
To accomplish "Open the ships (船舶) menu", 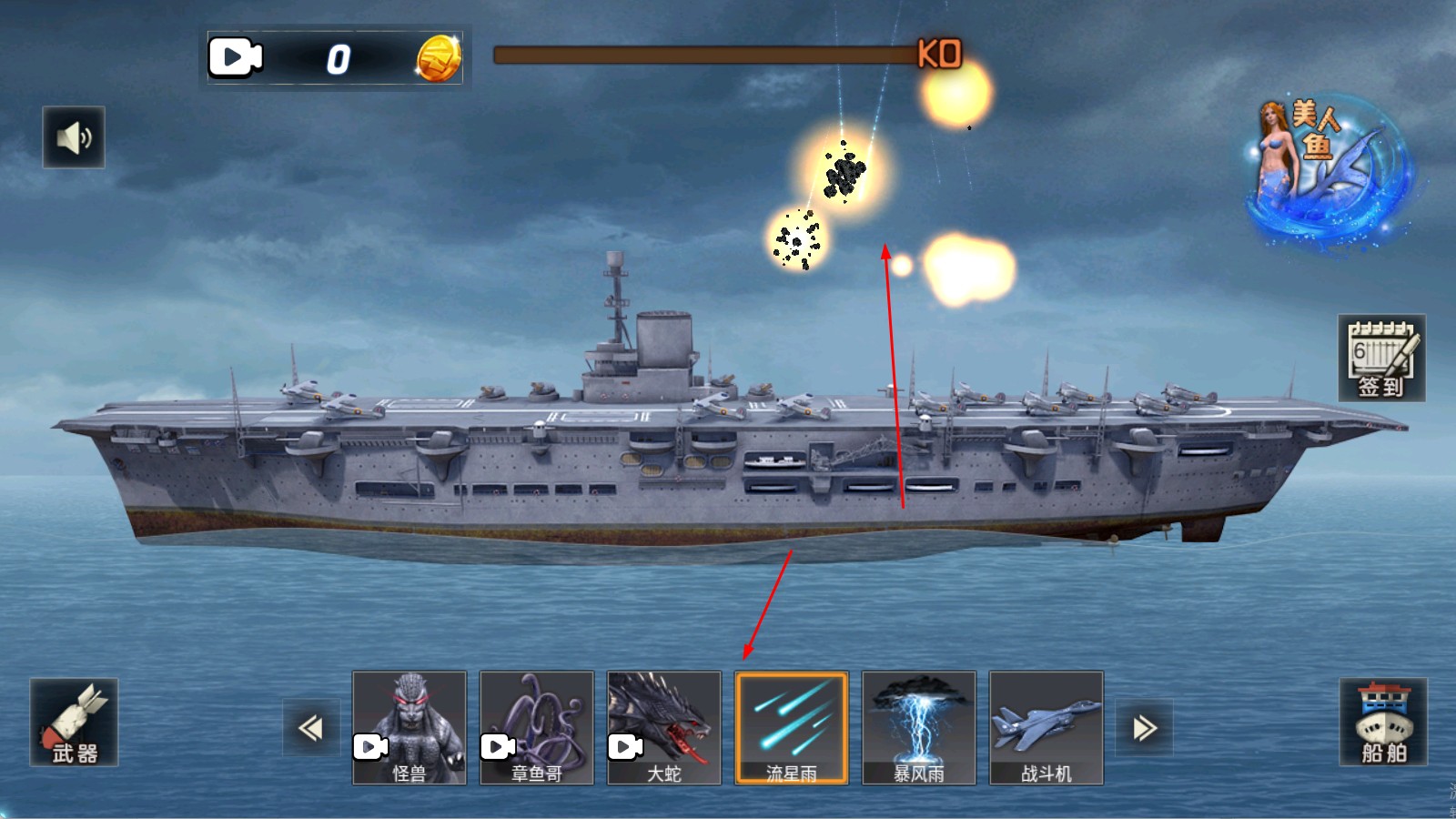I will [1383, 723].
